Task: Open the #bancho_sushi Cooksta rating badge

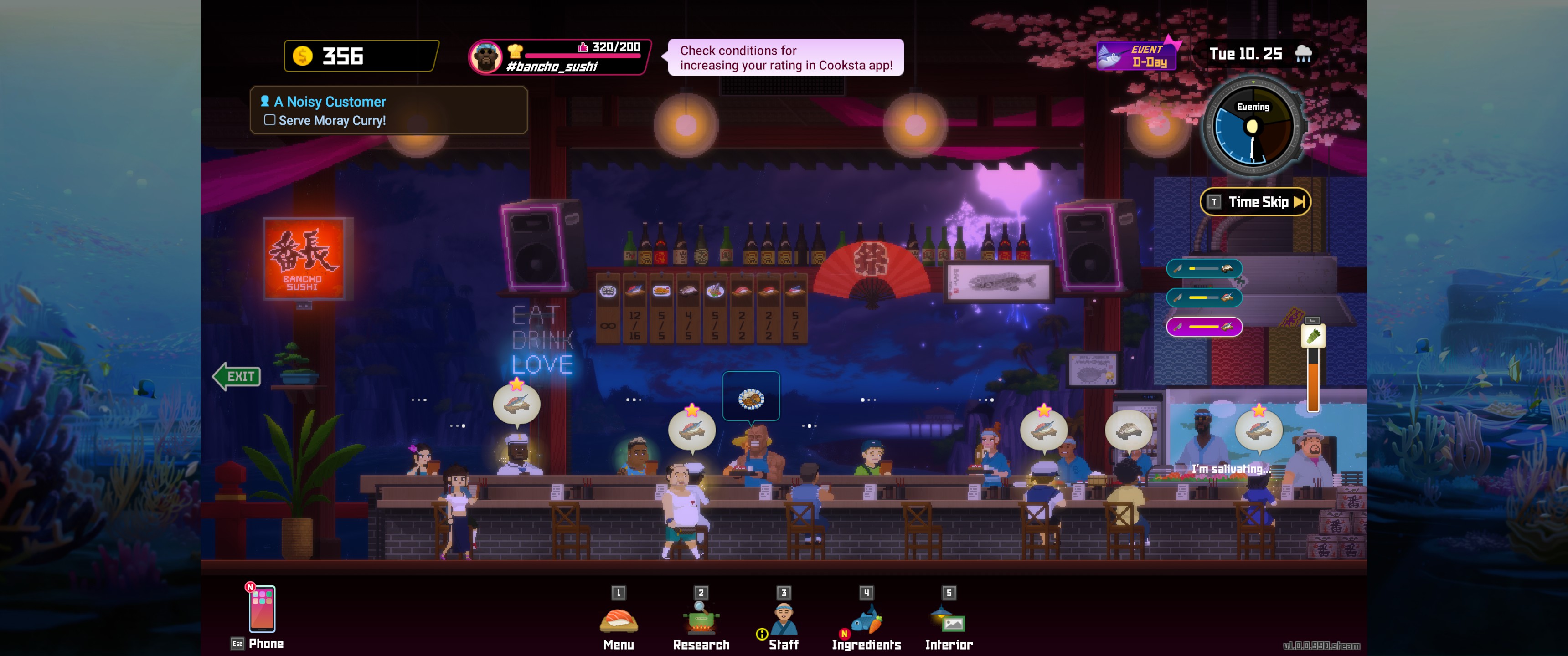Action: [559, 56]
